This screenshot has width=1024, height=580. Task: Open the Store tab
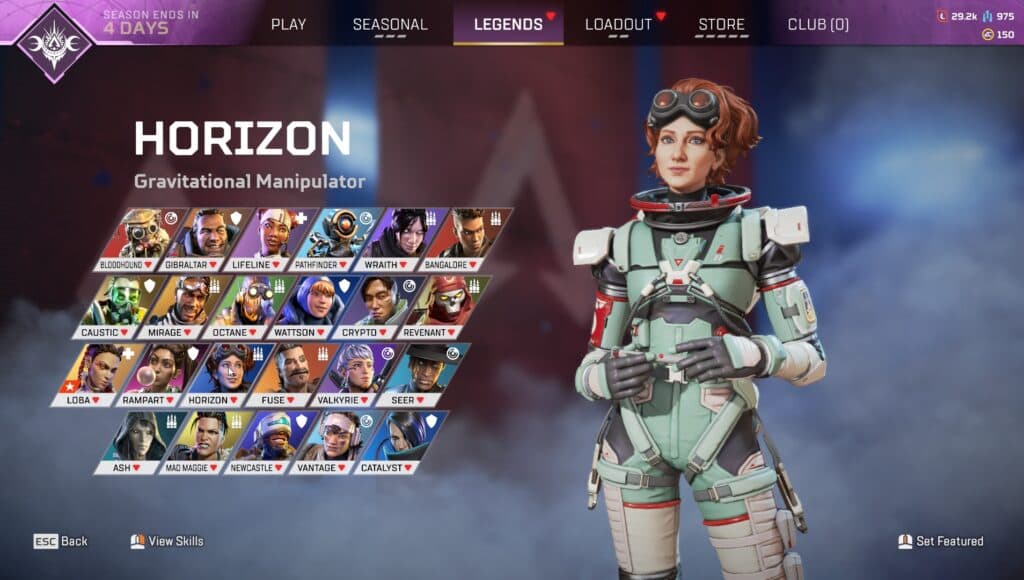click(721, 24)
